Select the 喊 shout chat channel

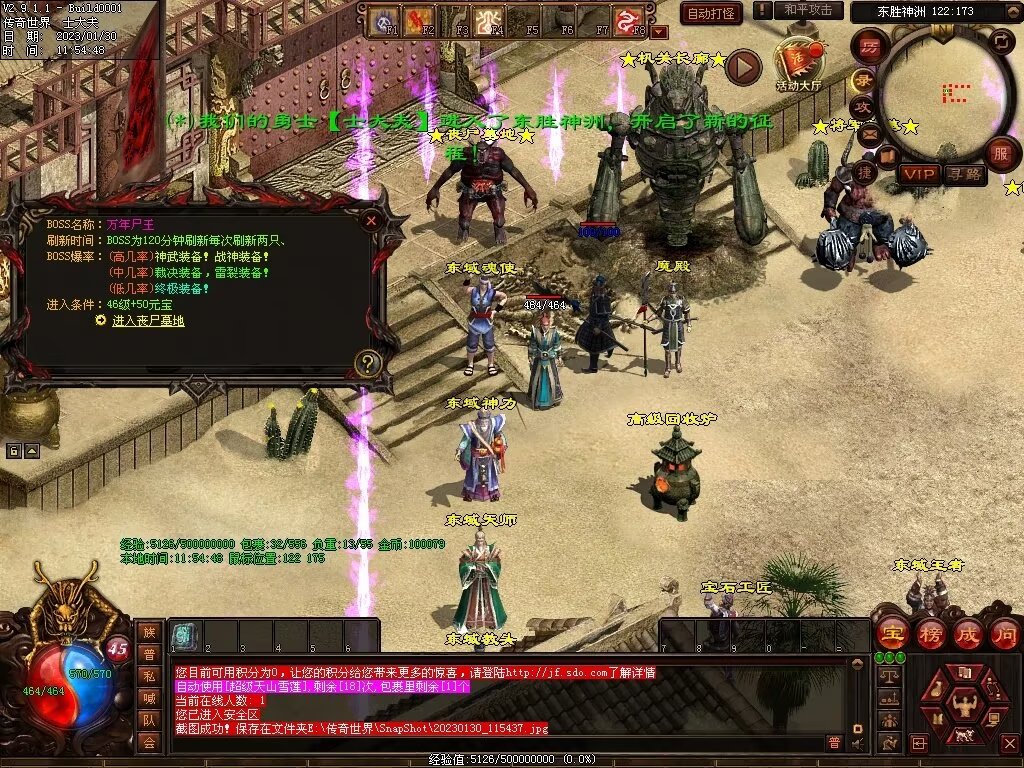tap(149, 698)
